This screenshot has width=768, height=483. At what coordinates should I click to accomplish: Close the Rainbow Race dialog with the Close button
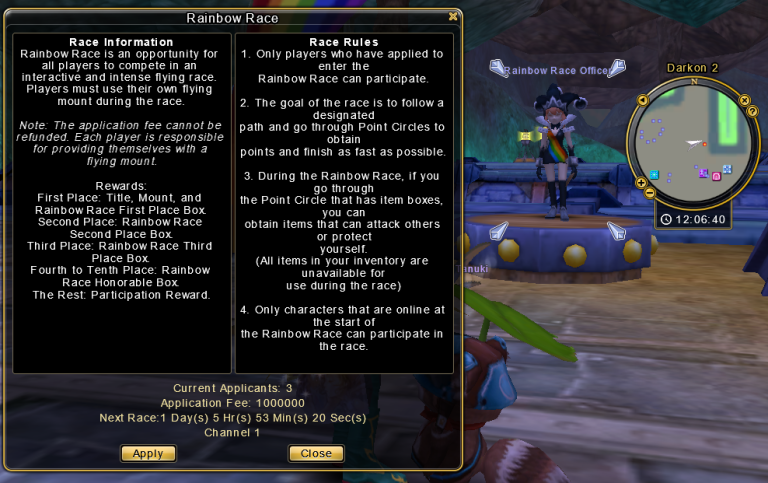point(316,453)
